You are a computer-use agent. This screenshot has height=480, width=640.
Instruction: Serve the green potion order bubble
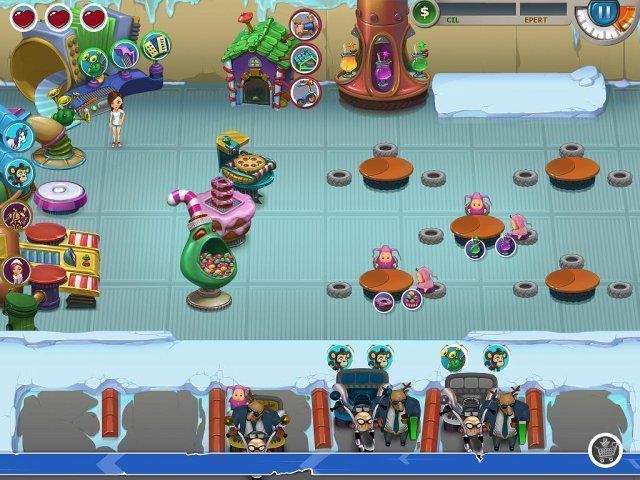click(x=475, y=248)
